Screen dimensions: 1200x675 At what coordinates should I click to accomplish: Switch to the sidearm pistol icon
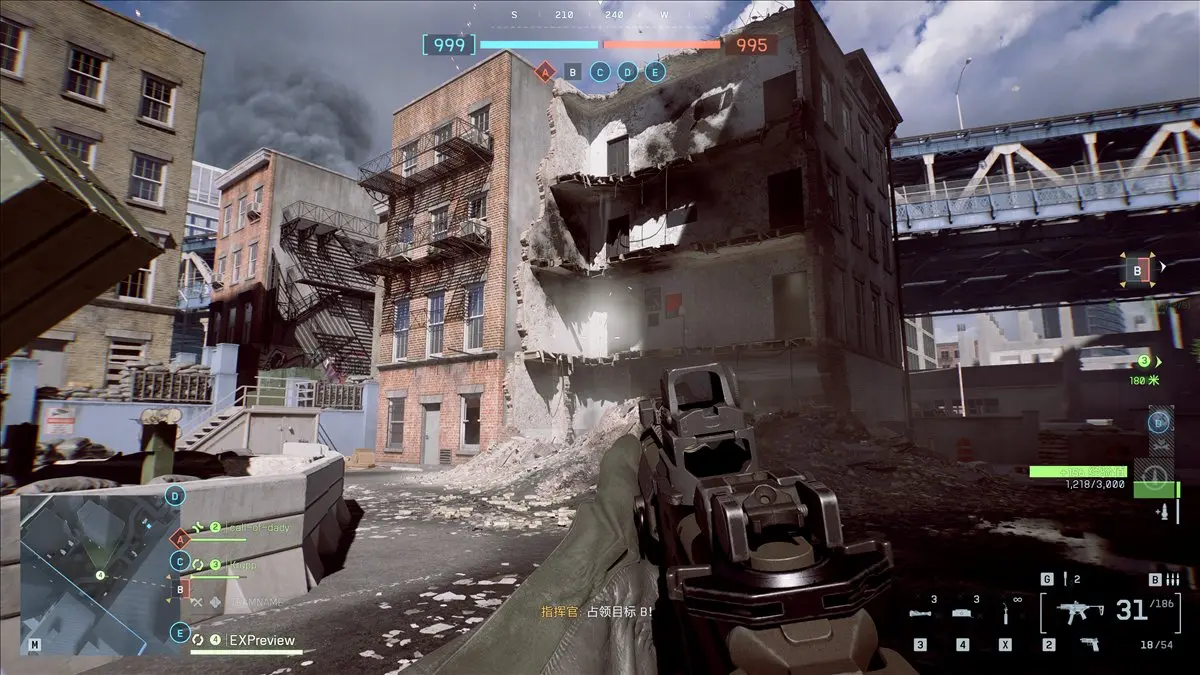[1088, 644]
